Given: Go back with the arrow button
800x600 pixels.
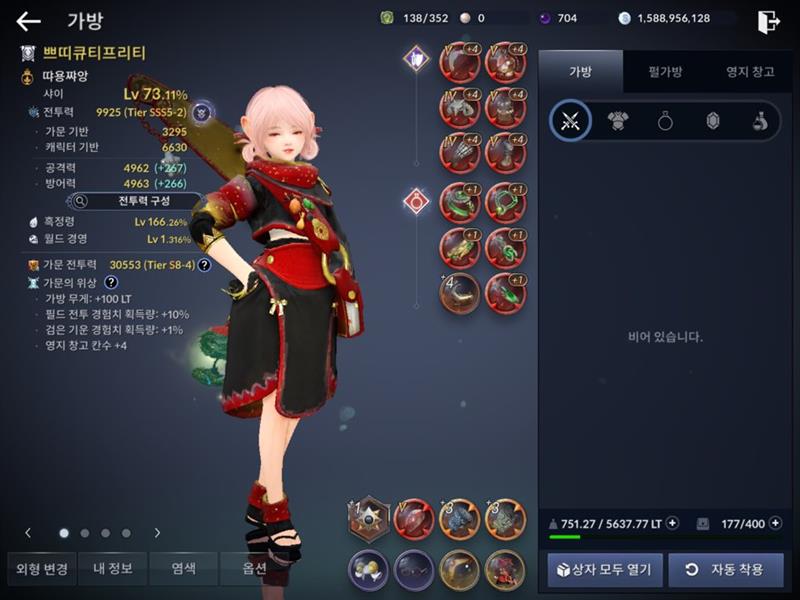Looking at the screenshot, I should 29,21.
